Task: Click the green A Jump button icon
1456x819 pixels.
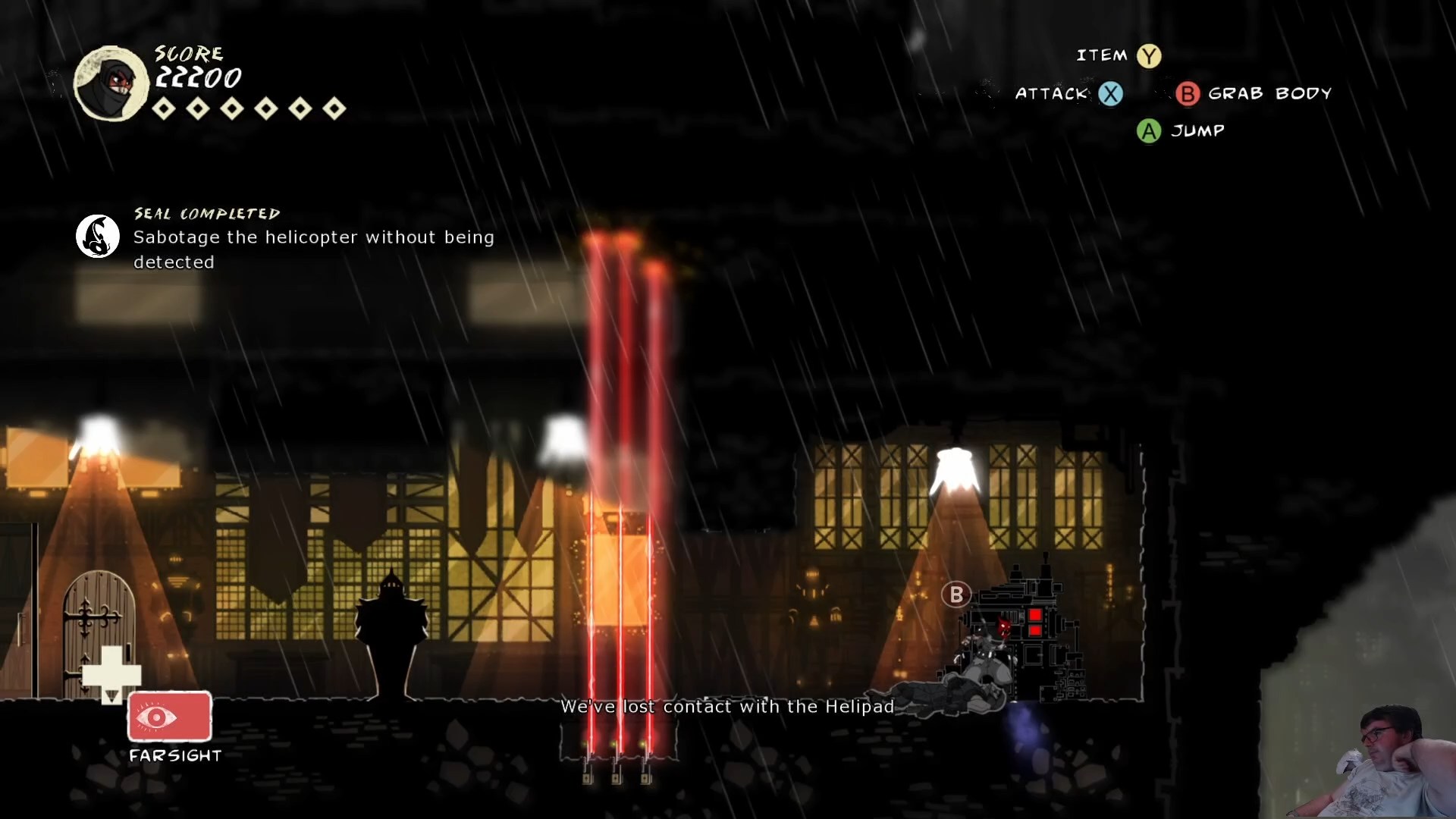Action: [x=1148, y=130]
